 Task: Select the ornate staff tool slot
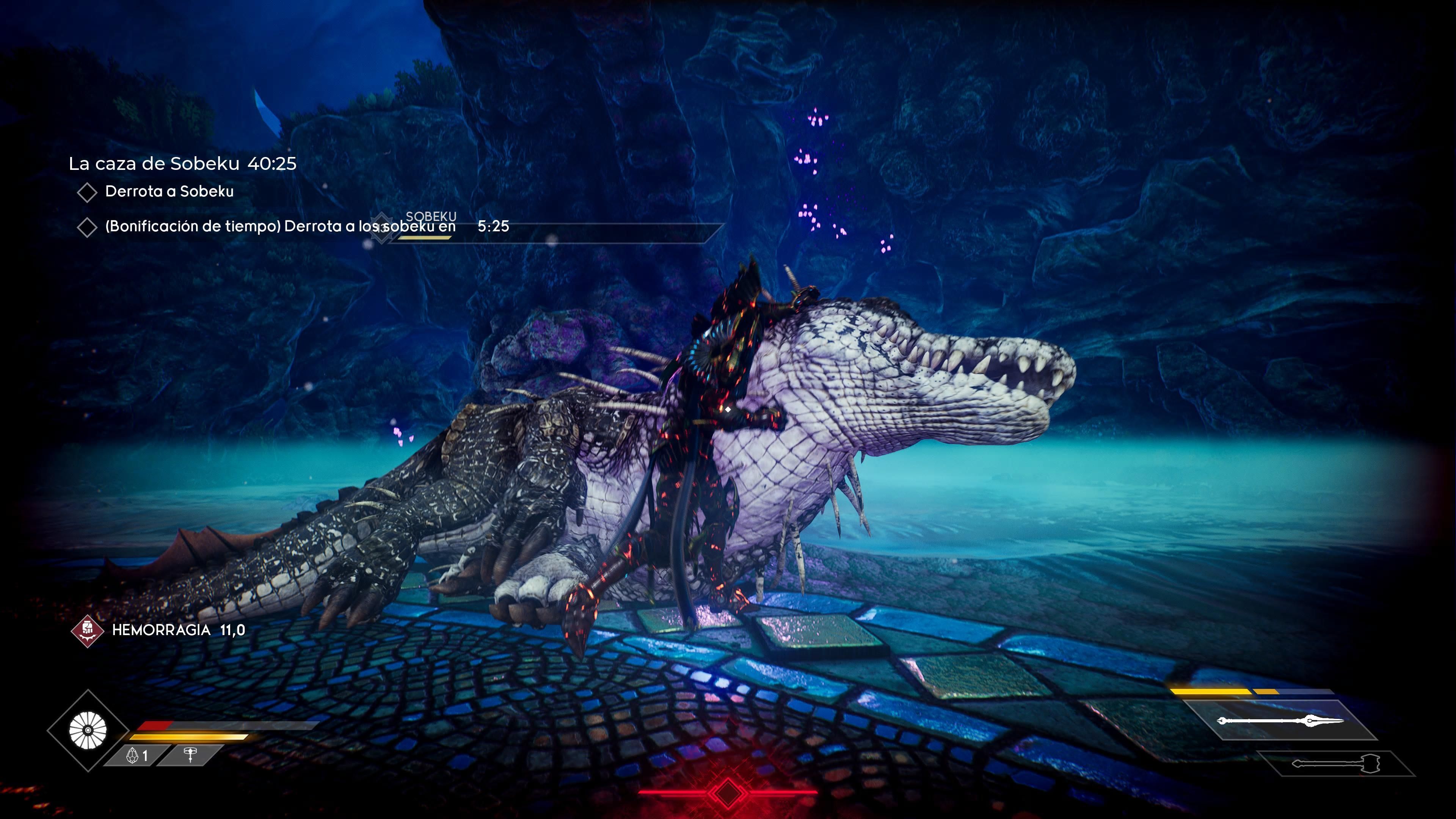(x=190, y=756)
